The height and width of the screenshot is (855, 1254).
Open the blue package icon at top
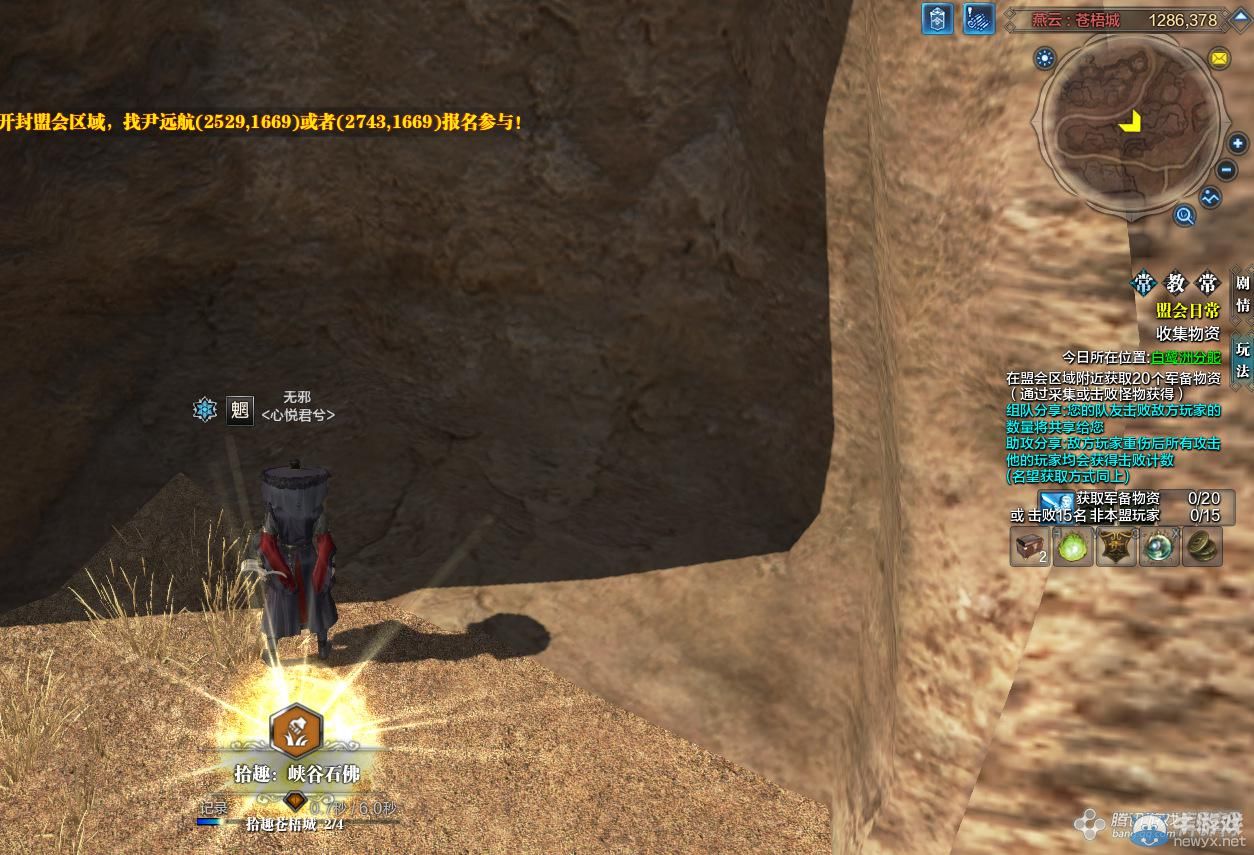click(937, 19)
